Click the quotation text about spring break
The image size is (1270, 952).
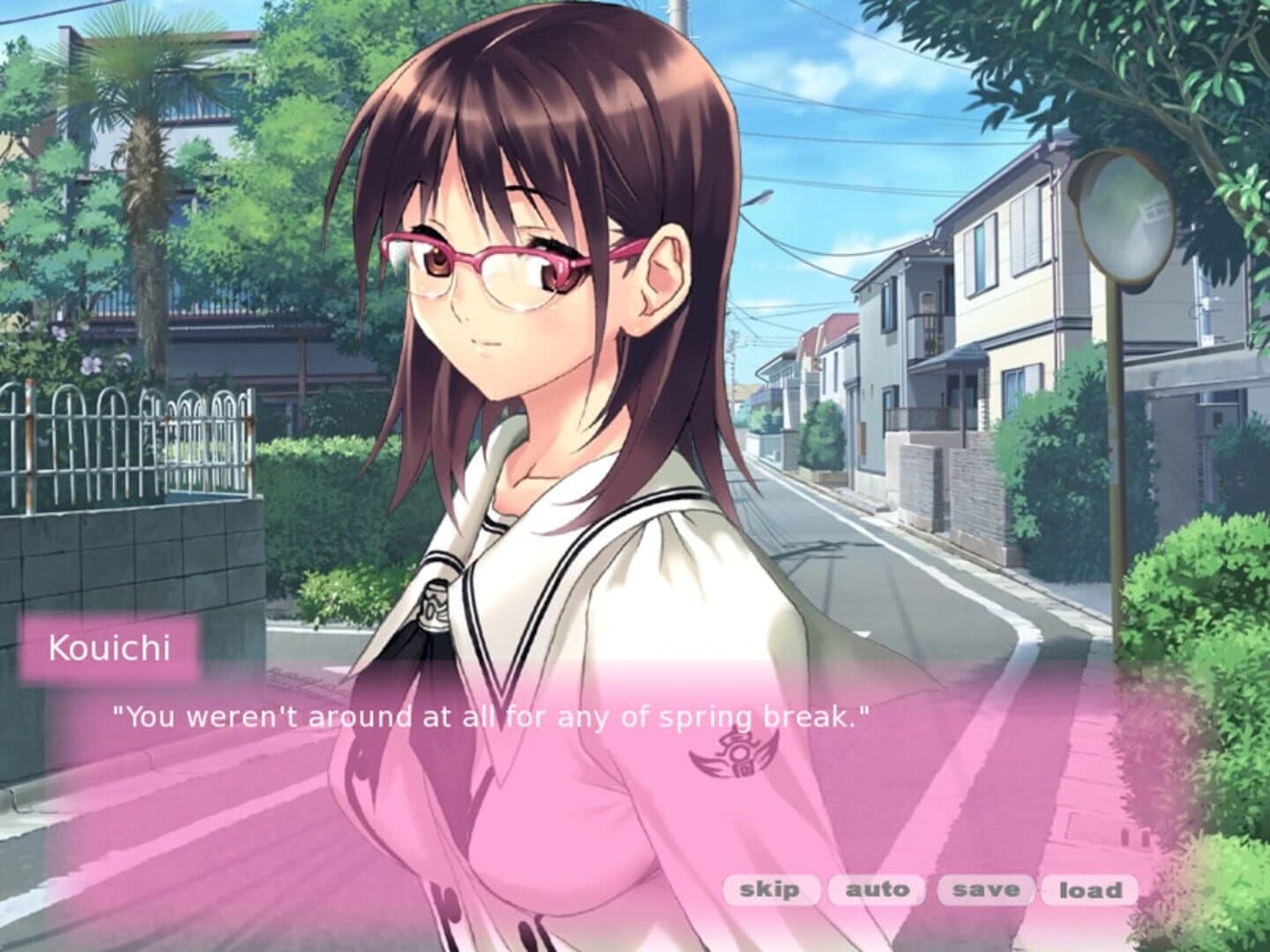[494, 716]
